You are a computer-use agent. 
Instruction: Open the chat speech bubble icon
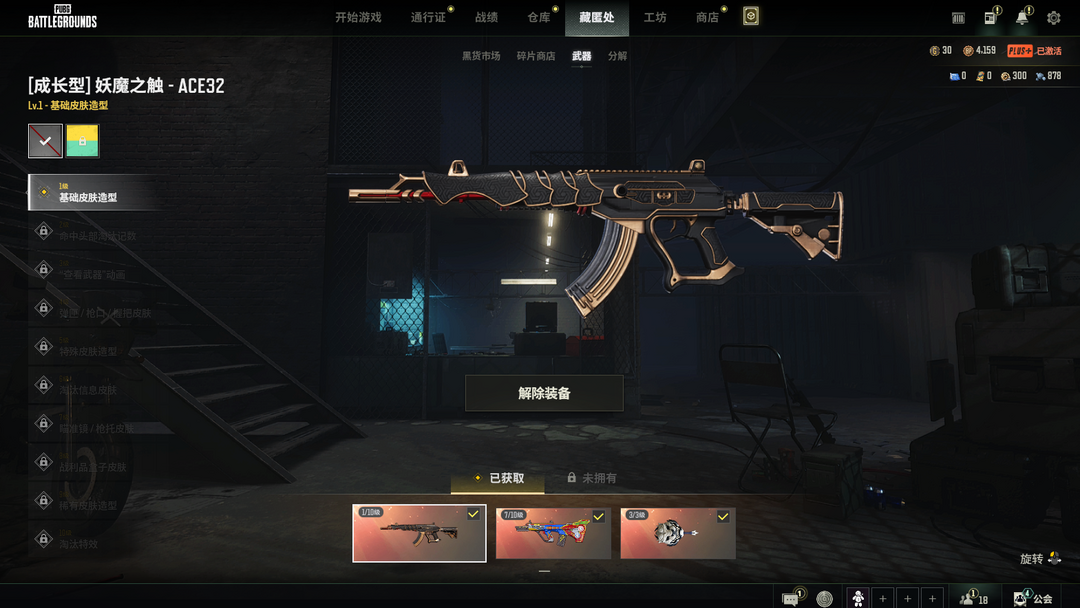(x=791, y=598)
